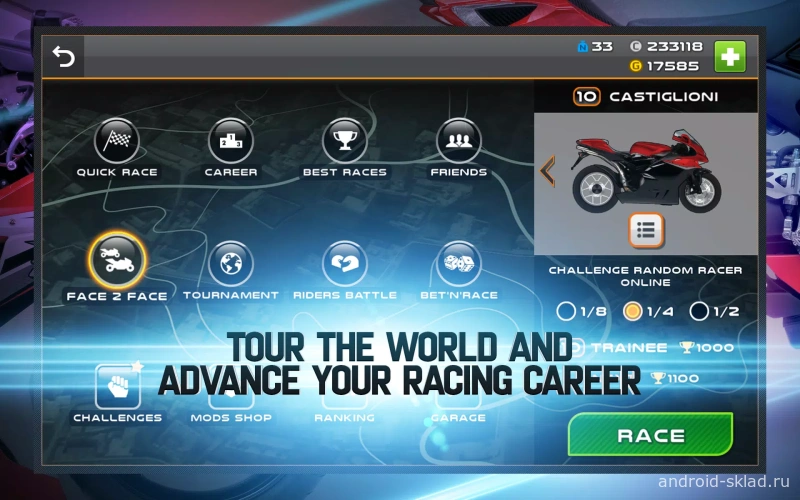
Task: Show previous bike with left arrow
Action: pyautogui.click(x=547, y=170)
